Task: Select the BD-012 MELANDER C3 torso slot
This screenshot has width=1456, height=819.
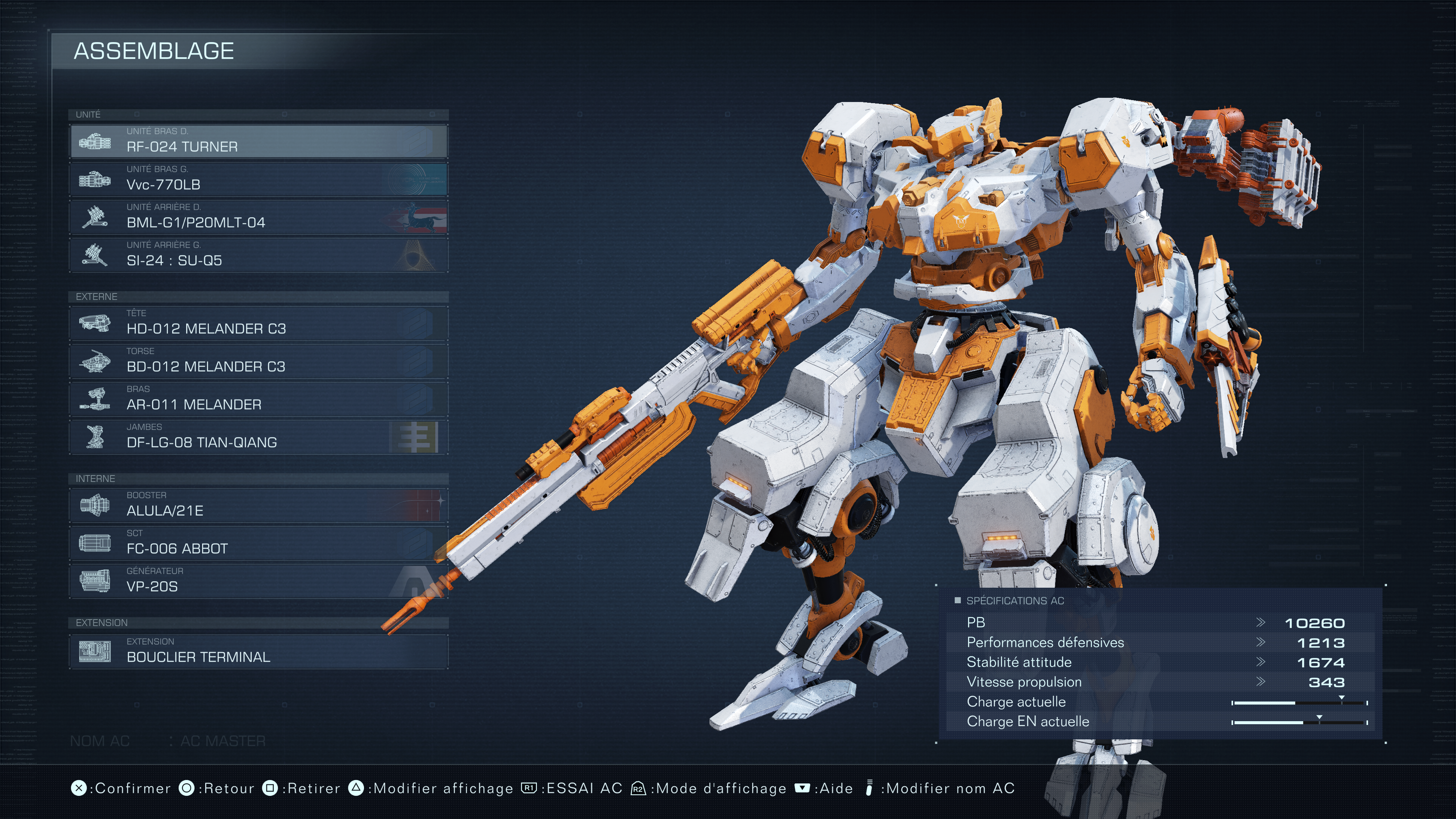Action: click(x=259, y=361)
